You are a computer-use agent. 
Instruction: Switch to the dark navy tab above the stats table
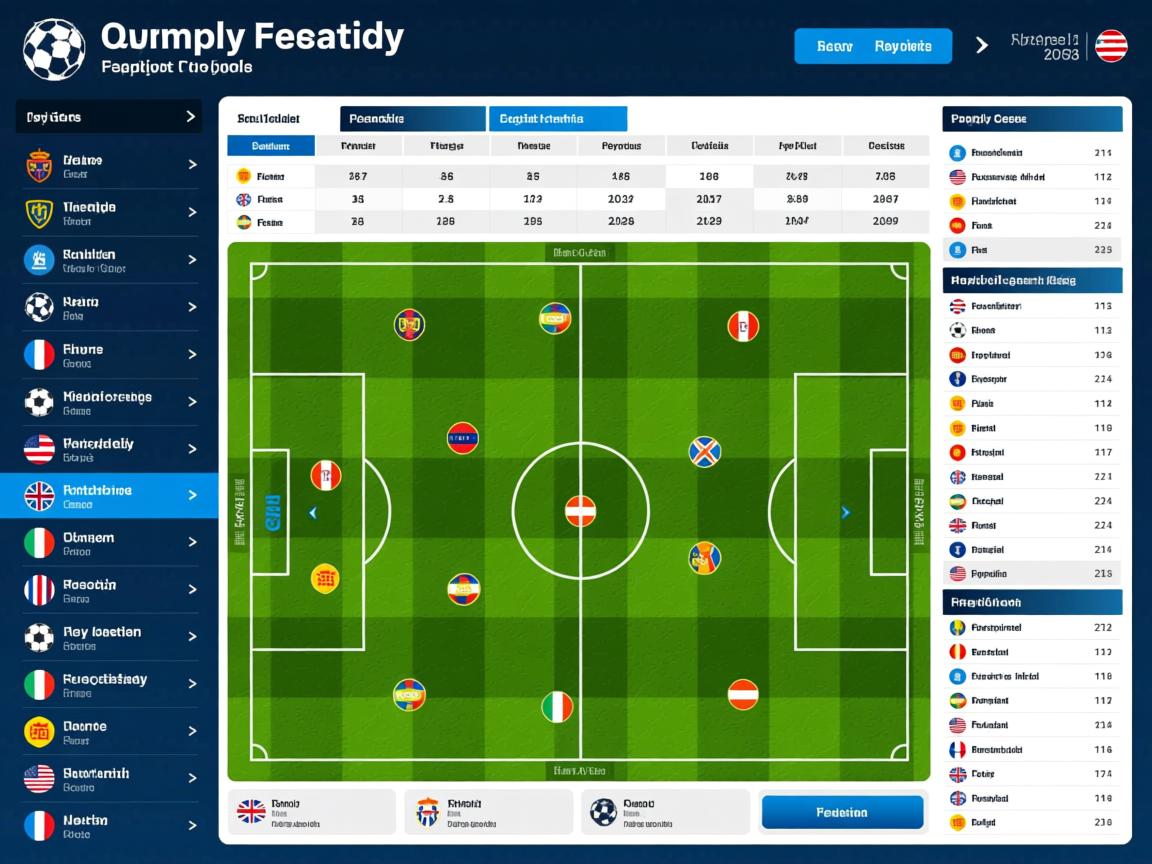click(x=412, y=119)
